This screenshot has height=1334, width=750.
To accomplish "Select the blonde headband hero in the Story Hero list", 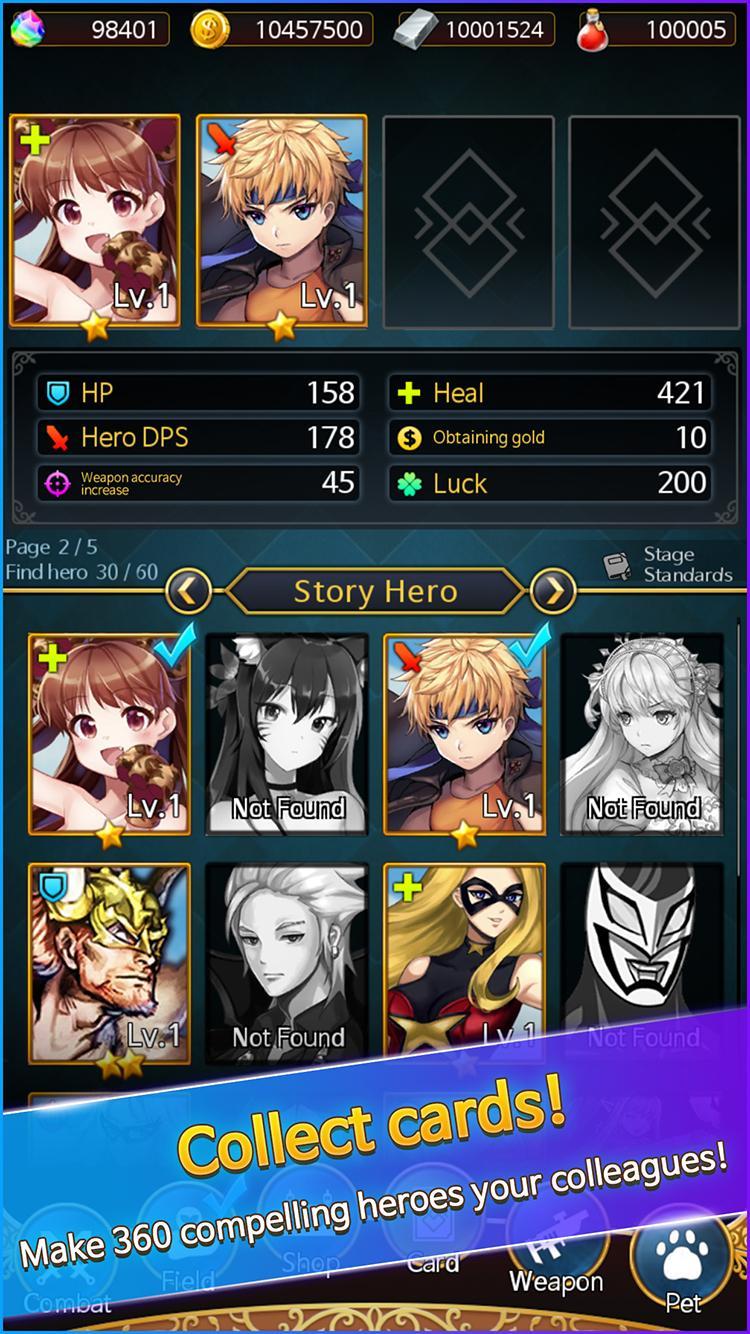I will tap(465, 735).
